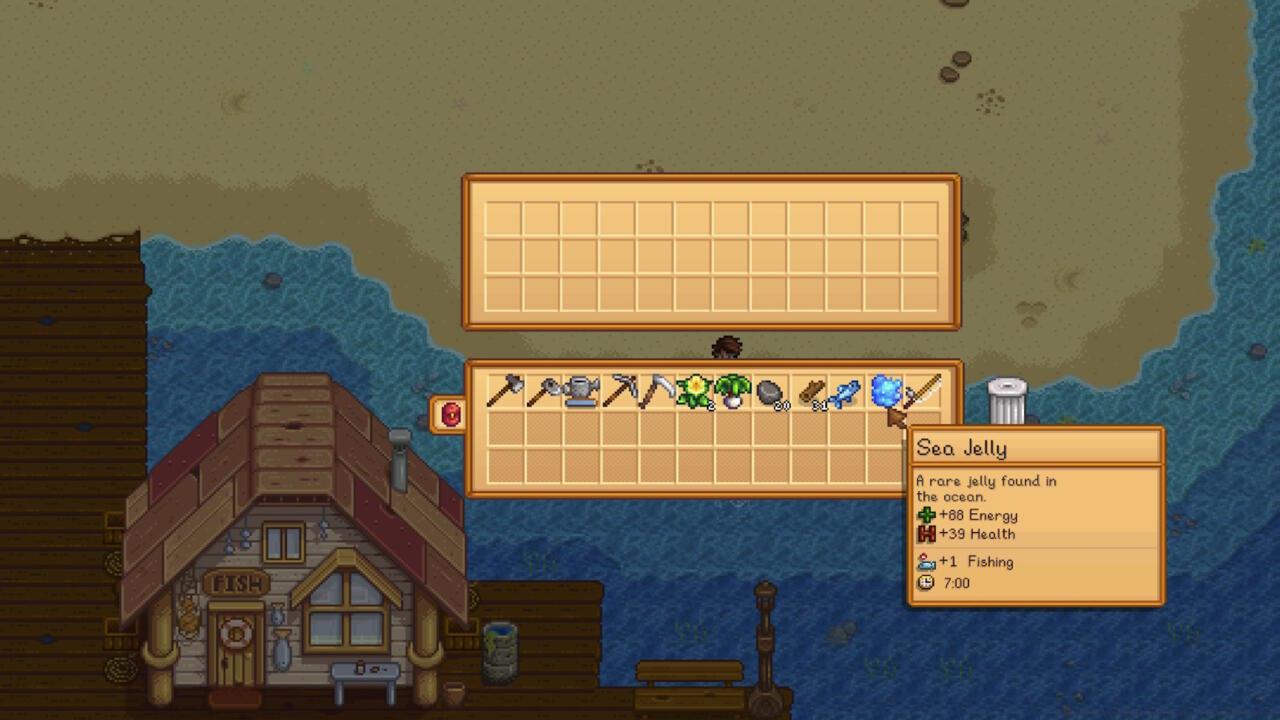The width and height of the screenshot is (1280, 720).
Task: Select the Pickaxe tool
Action: [621, 392]
